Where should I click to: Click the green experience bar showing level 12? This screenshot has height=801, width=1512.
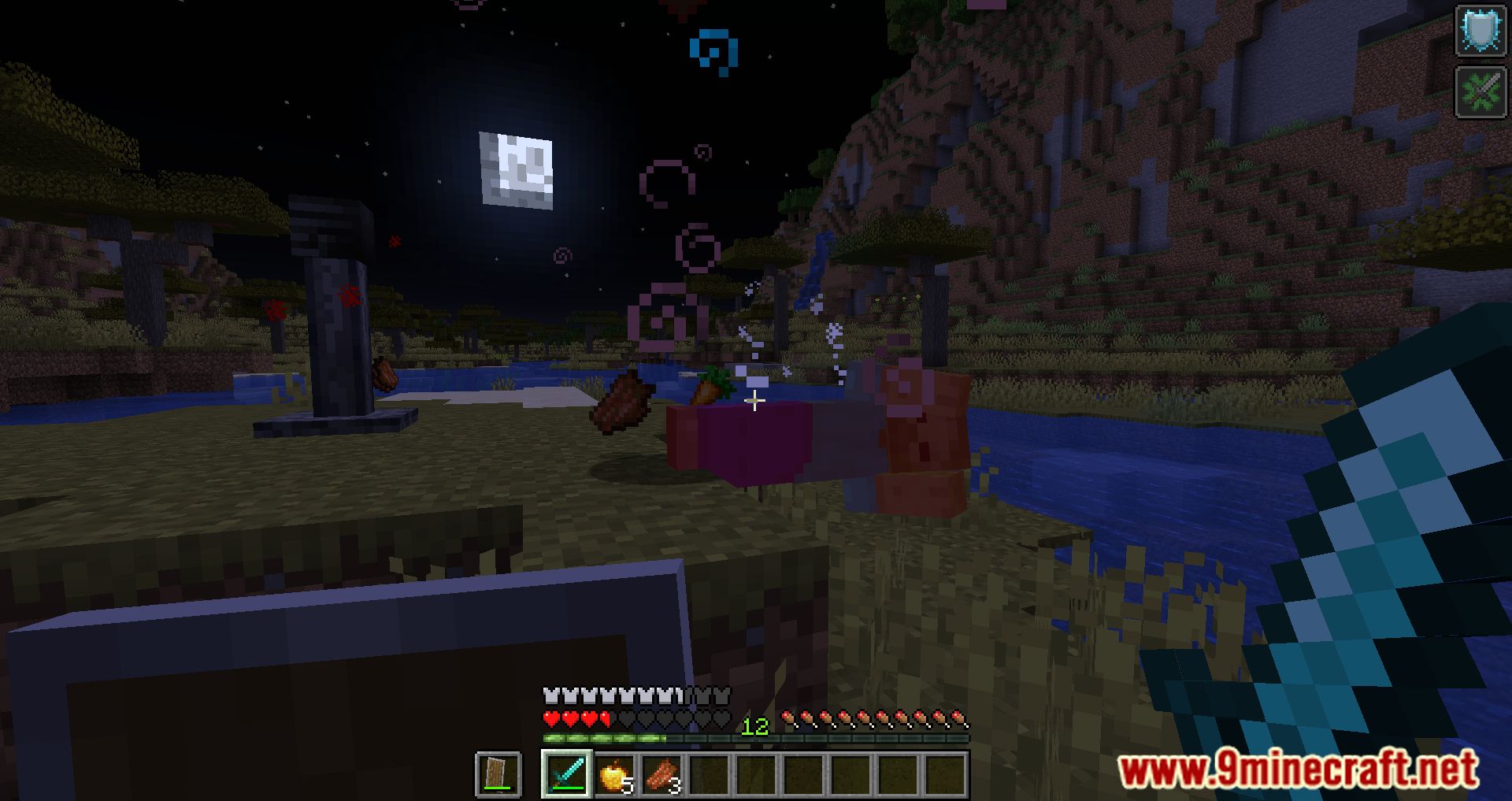click(x=754, y=737)
